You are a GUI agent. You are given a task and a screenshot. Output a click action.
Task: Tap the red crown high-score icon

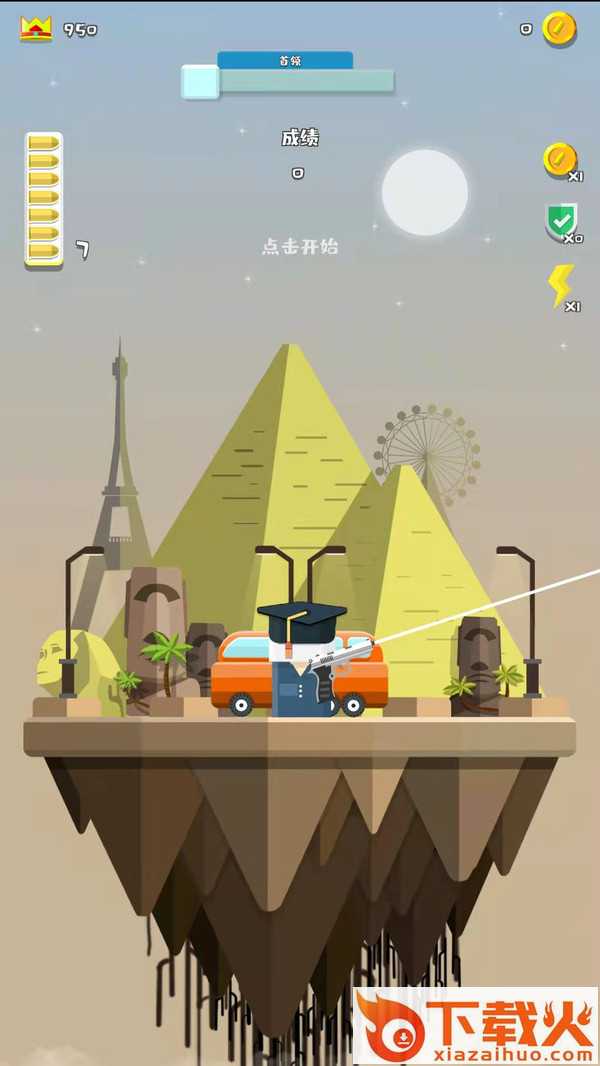click(x=36, y=28)
